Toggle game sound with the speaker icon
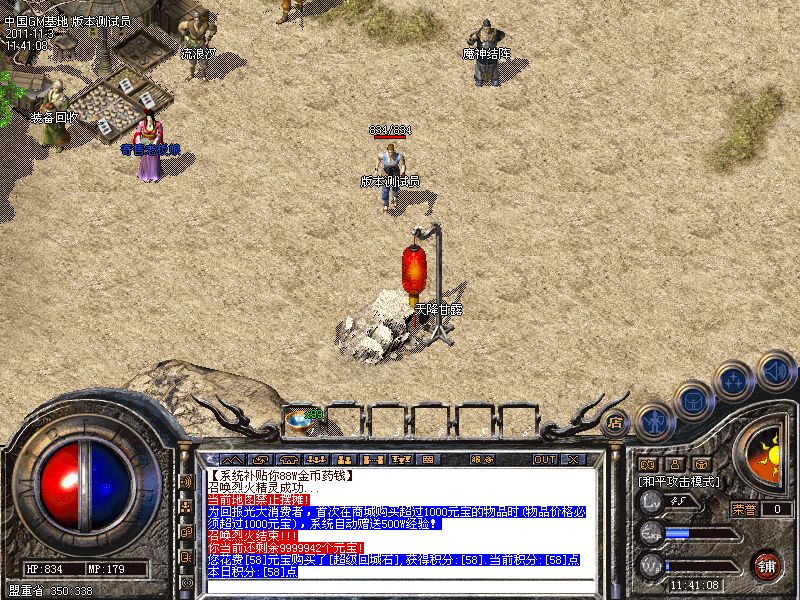This screenshot has width=800, height=600. click(775, 370)
